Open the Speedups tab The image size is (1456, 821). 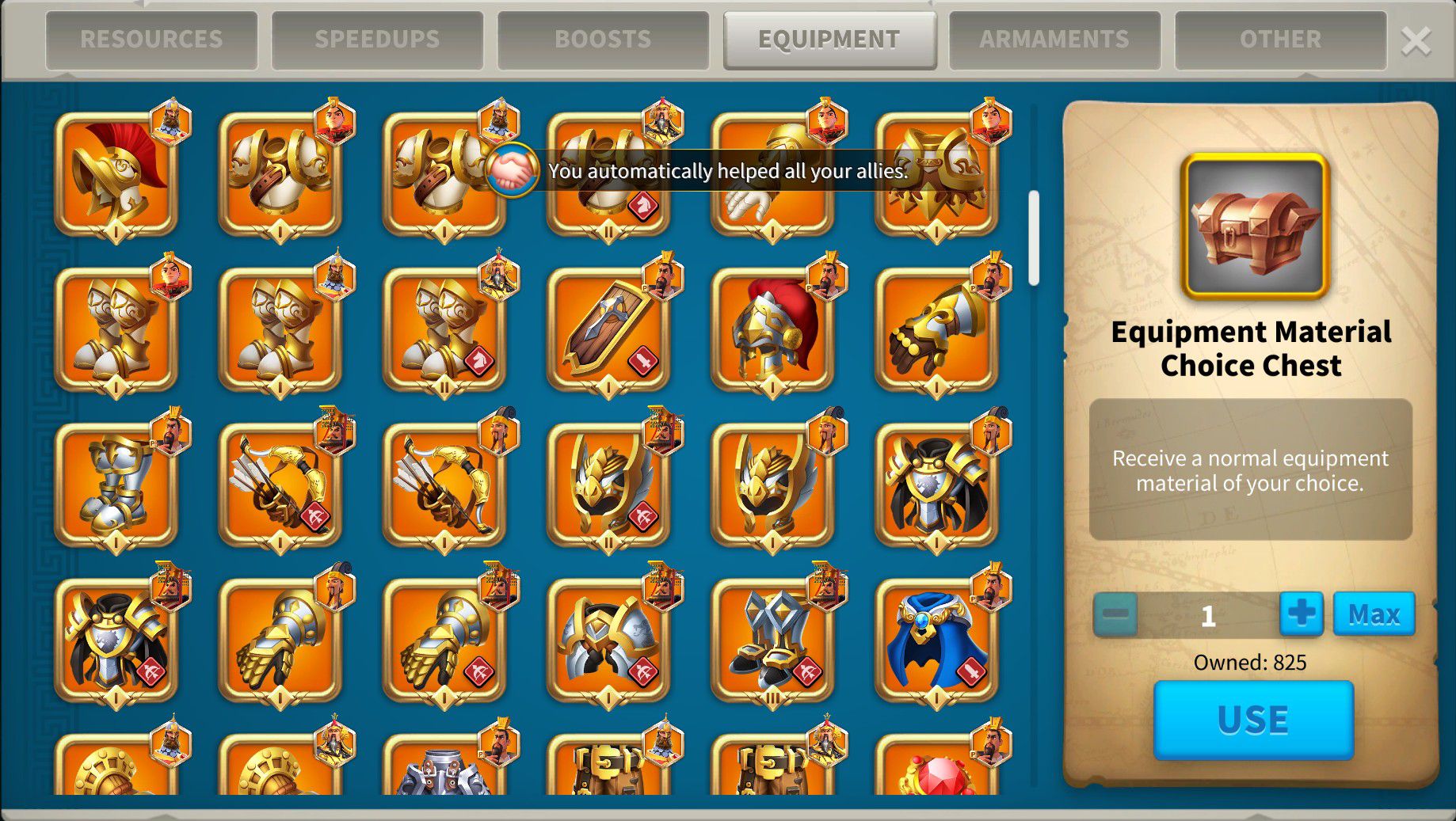377,39
